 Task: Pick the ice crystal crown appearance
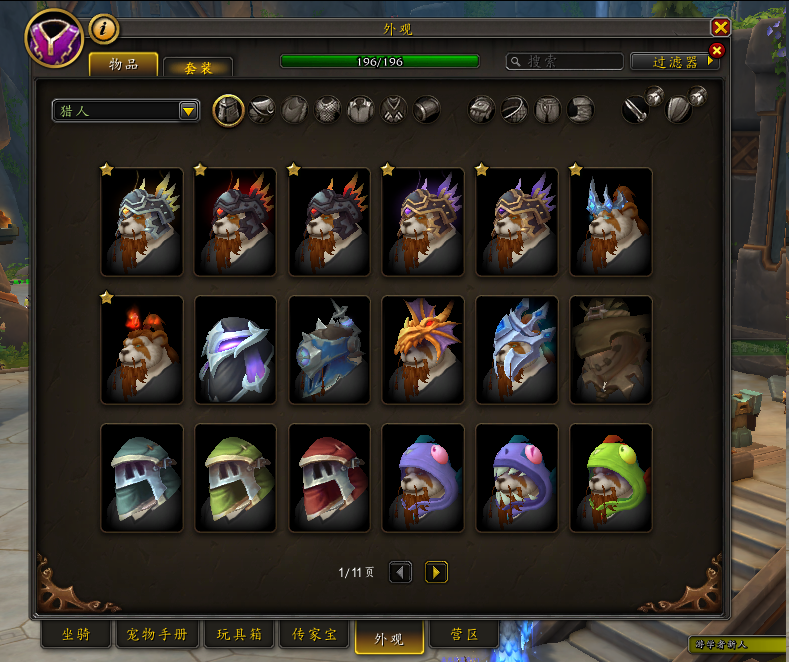coord(611,221)
